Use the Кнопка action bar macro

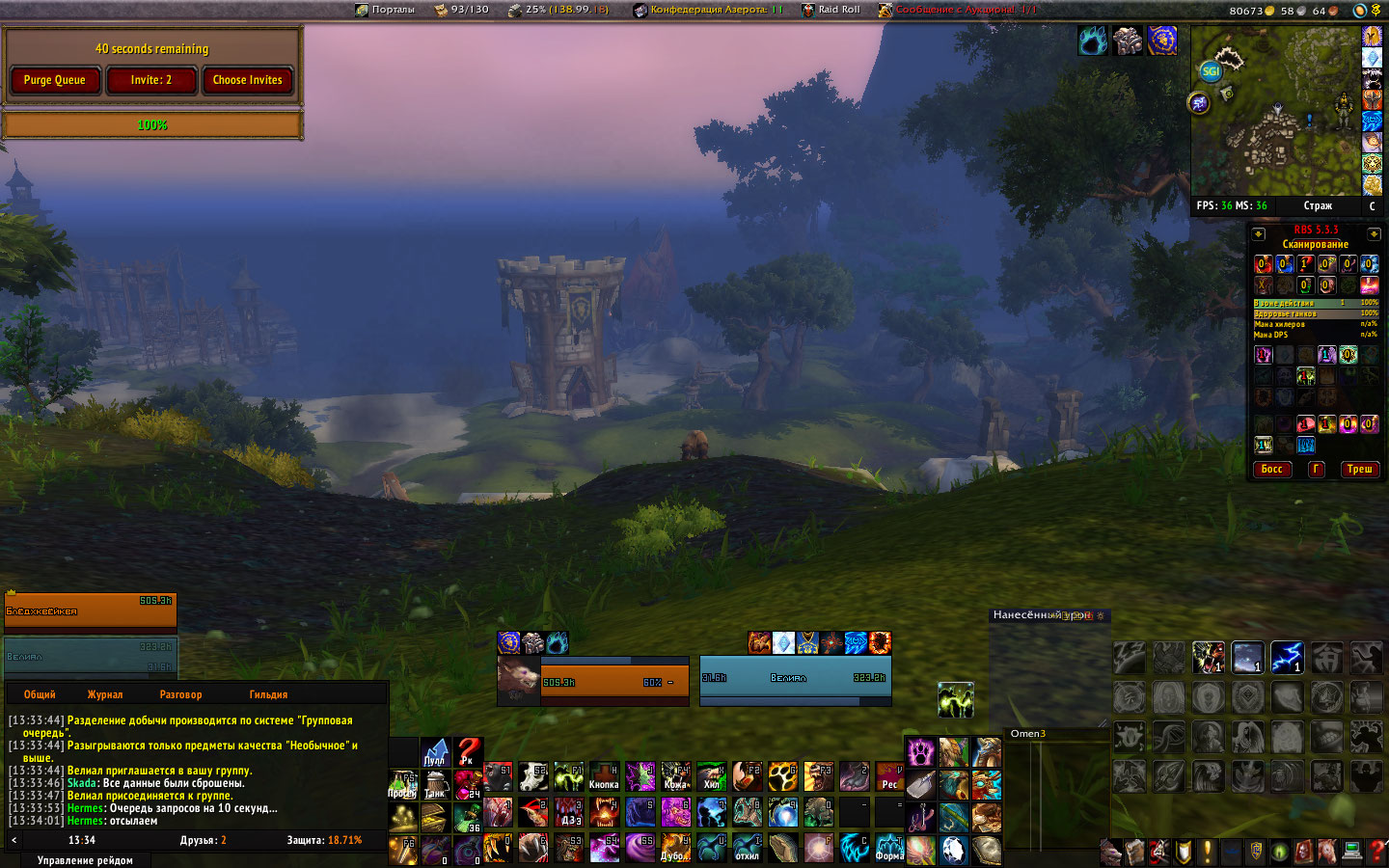pos(604,776)
